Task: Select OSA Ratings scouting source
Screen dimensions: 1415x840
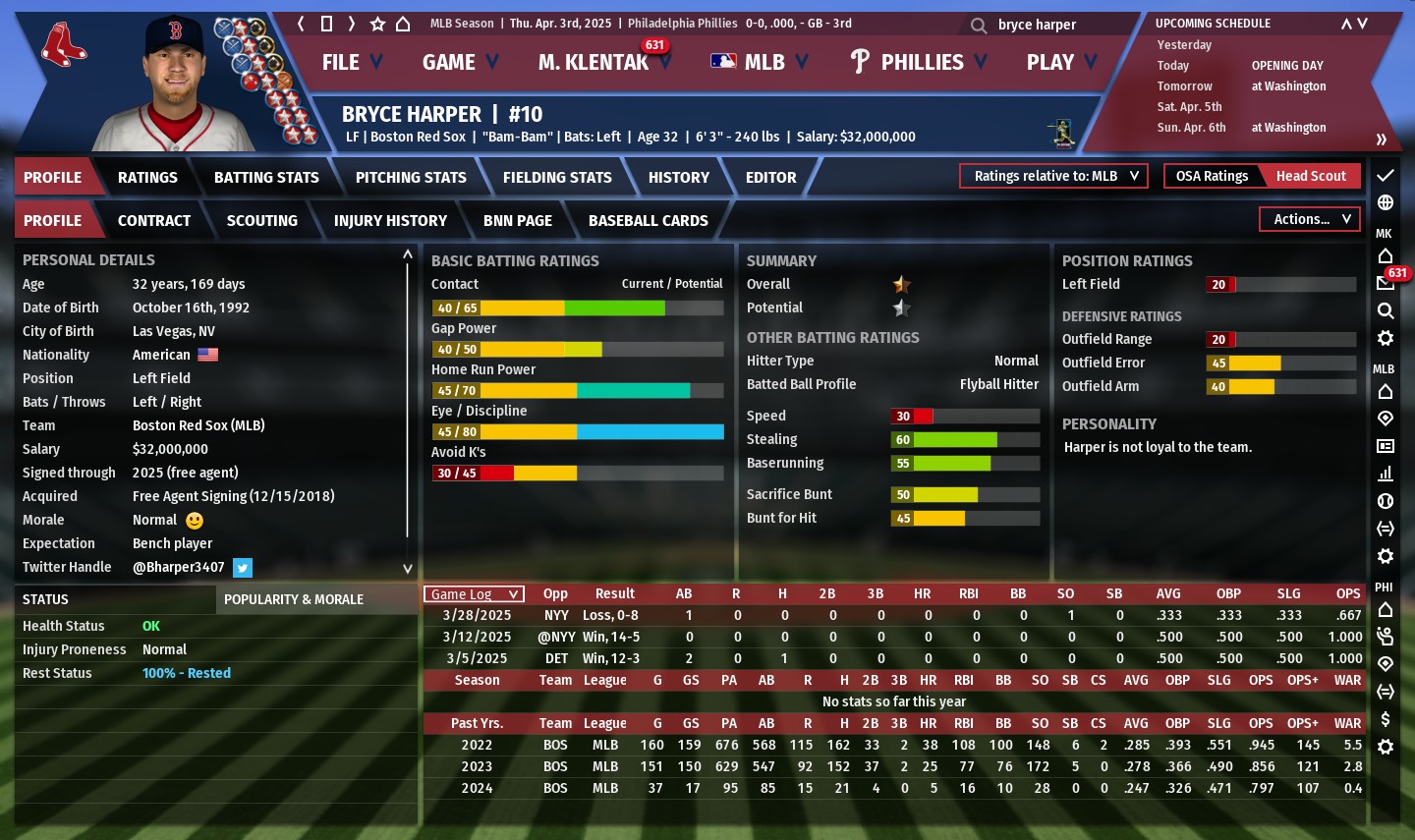Action: [1212, 176]
